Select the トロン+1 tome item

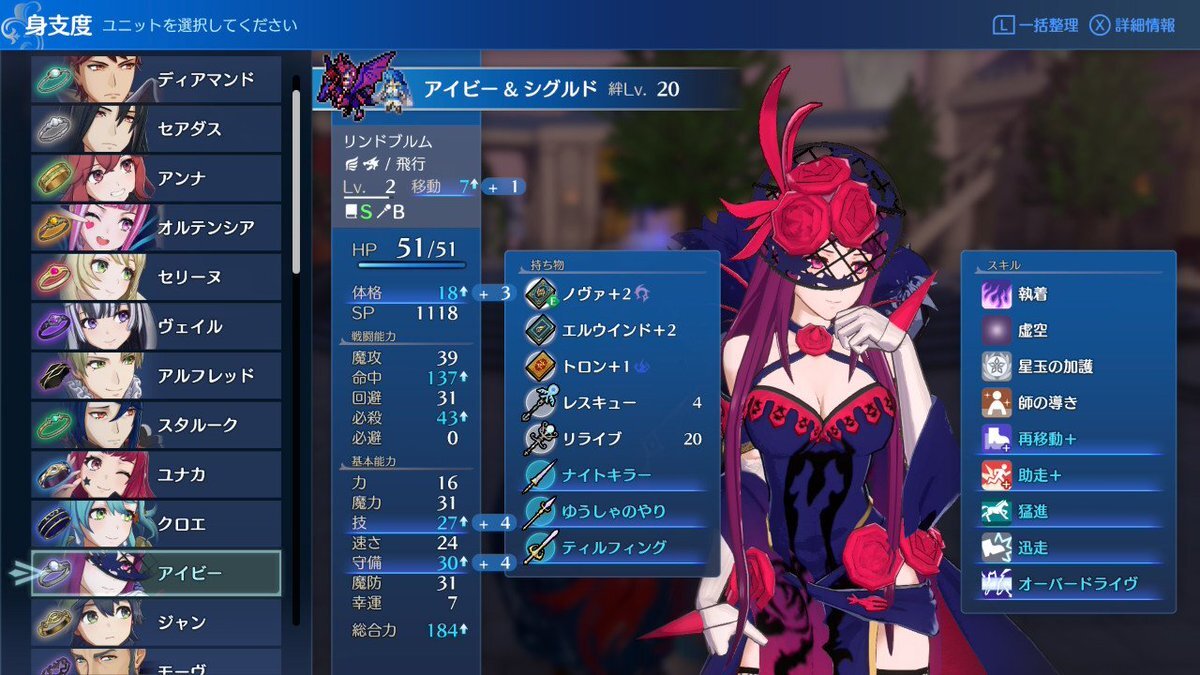(x=612, y=366)
